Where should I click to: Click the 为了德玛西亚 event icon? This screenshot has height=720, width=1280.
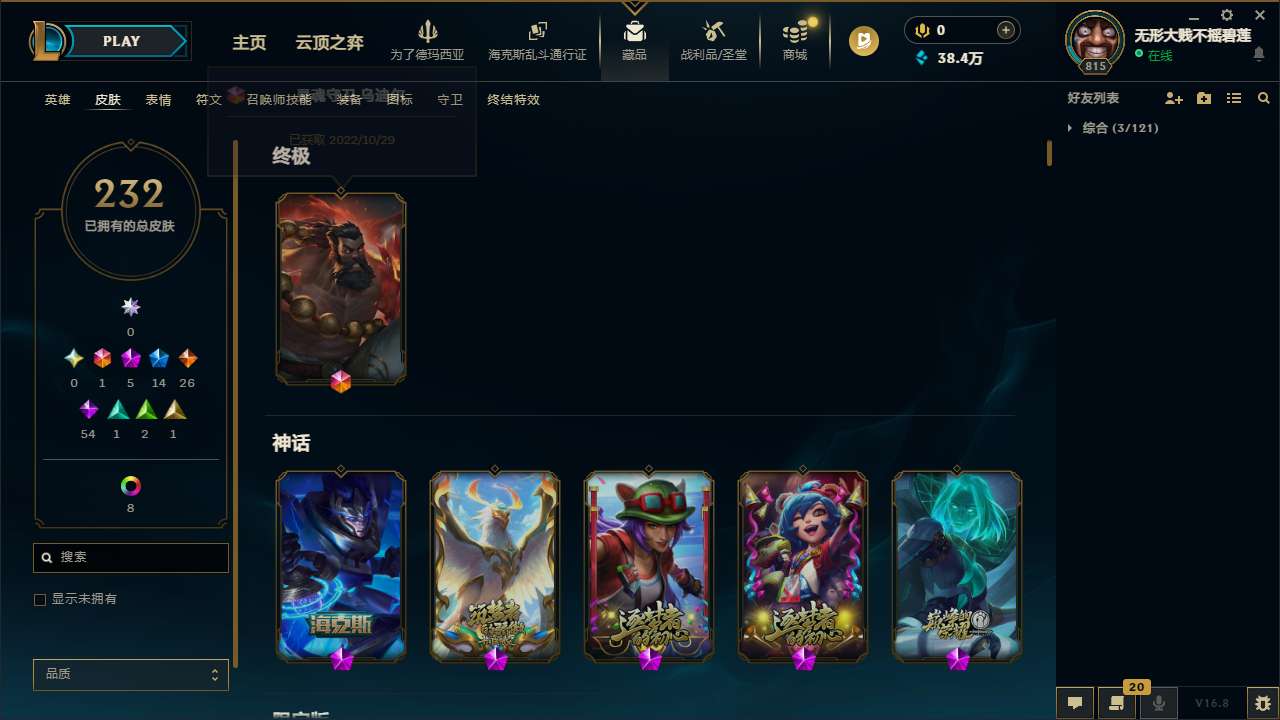tap(429, 33)
